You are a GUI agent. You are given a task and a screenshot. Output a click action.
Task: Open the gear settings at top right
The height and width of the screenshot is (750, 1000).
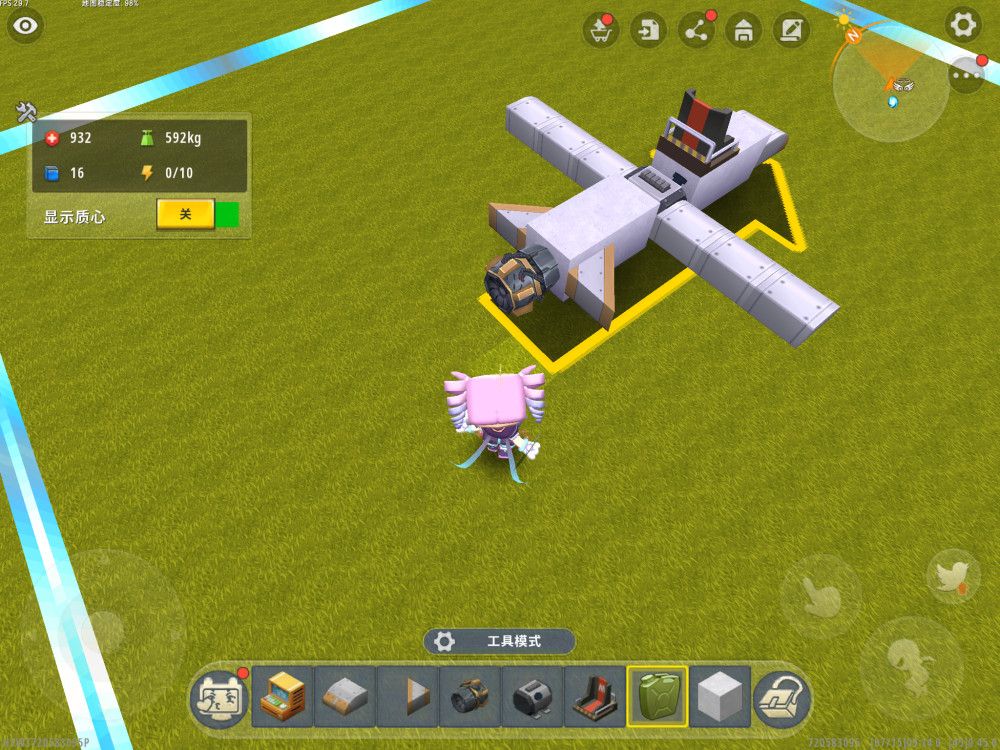[x=964, y=25]
